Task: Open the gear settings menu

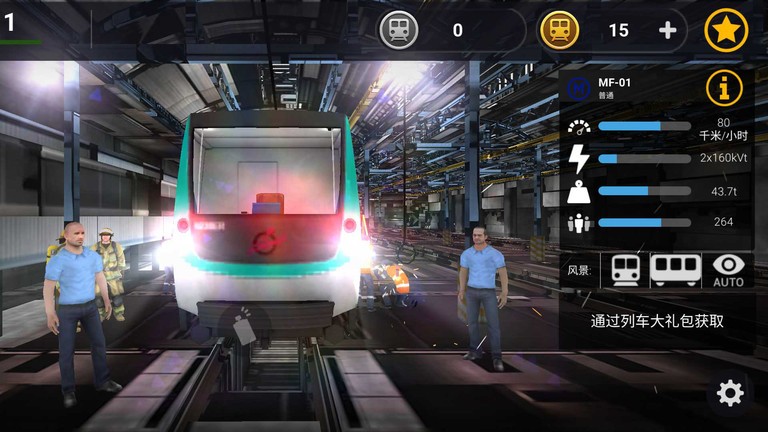Action: [x=731, y=393]
